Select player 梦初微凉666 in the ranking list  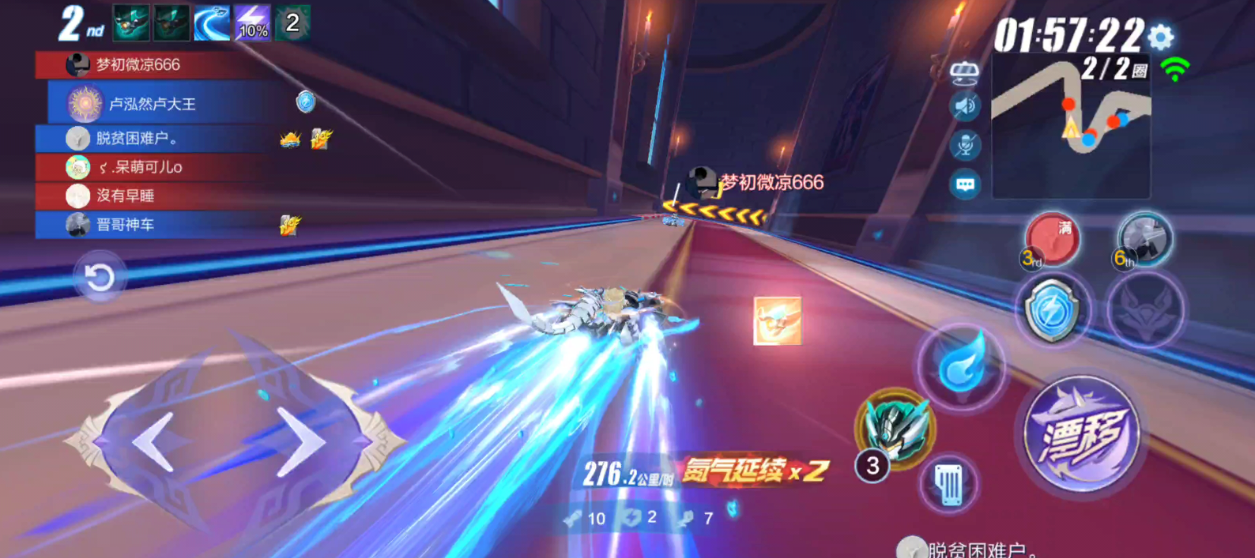tap(138, 65)
